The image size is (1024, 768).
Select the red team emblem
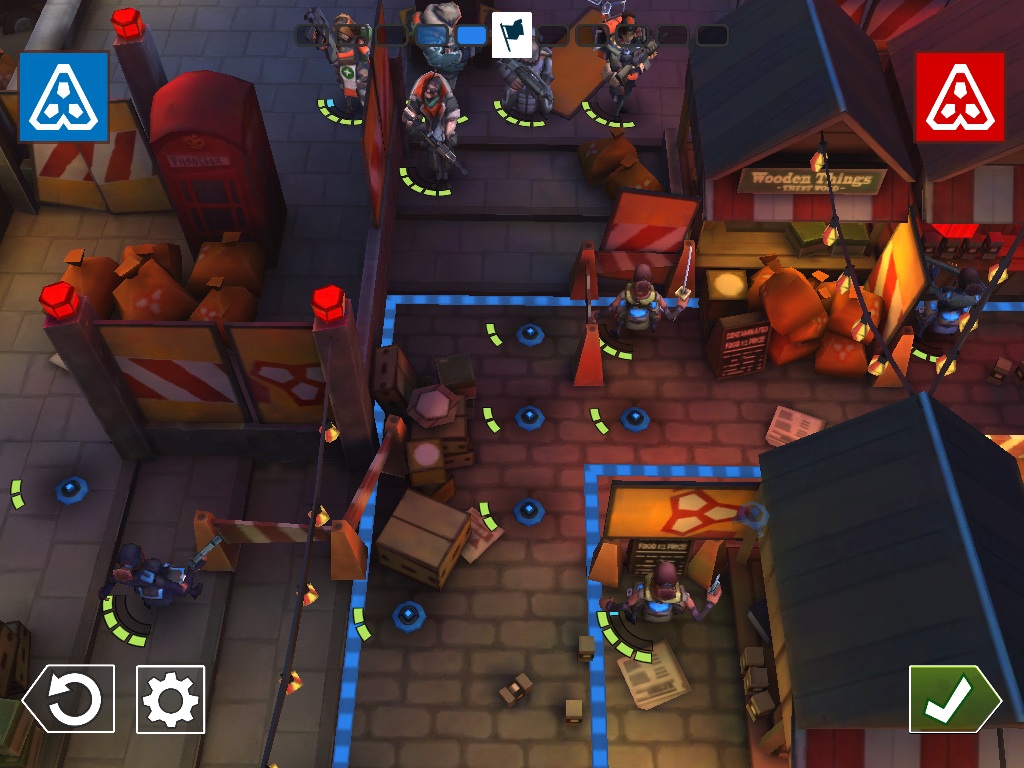tap(959, 96)
